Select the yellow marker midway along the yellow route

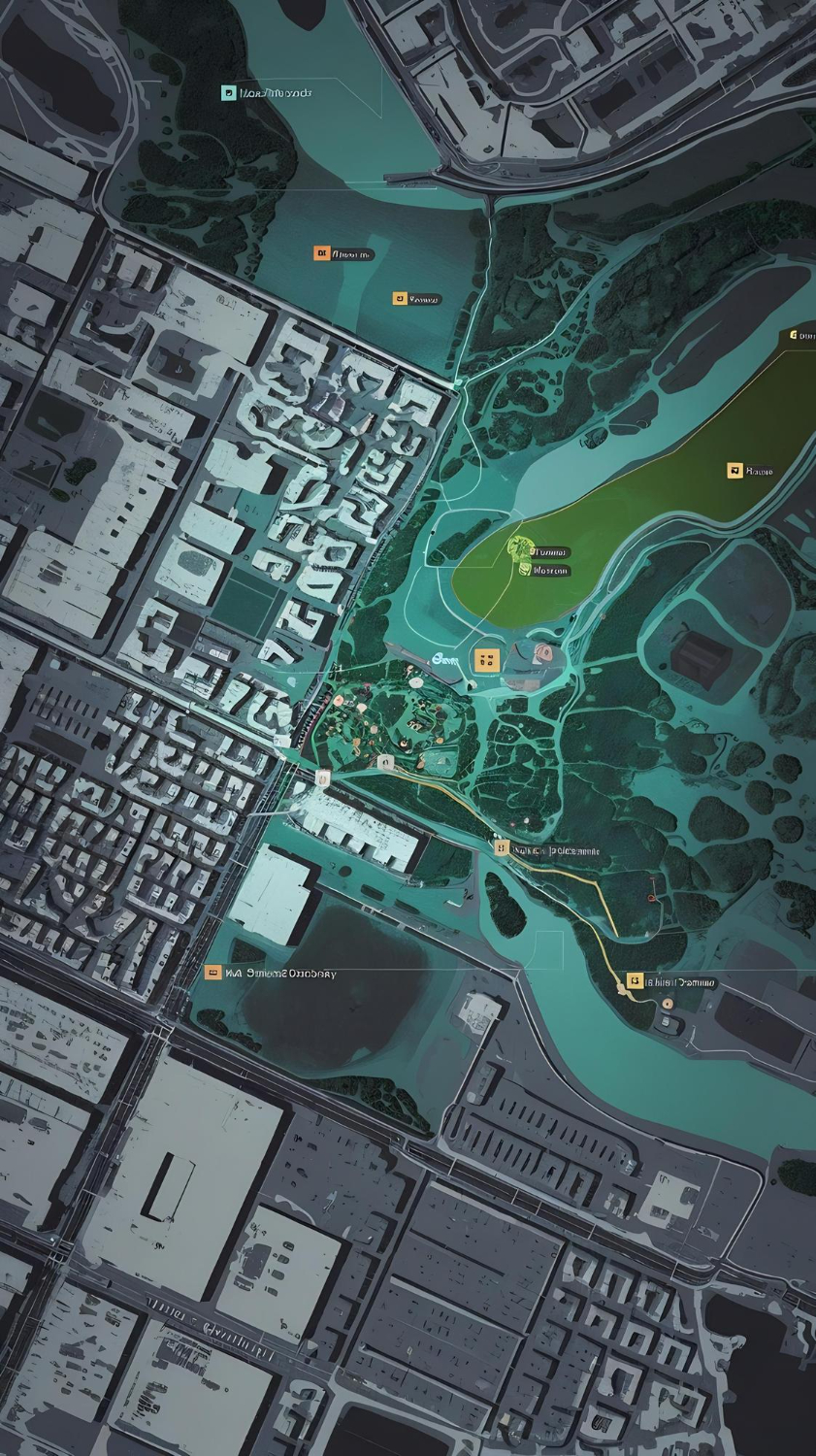point(501,847)
